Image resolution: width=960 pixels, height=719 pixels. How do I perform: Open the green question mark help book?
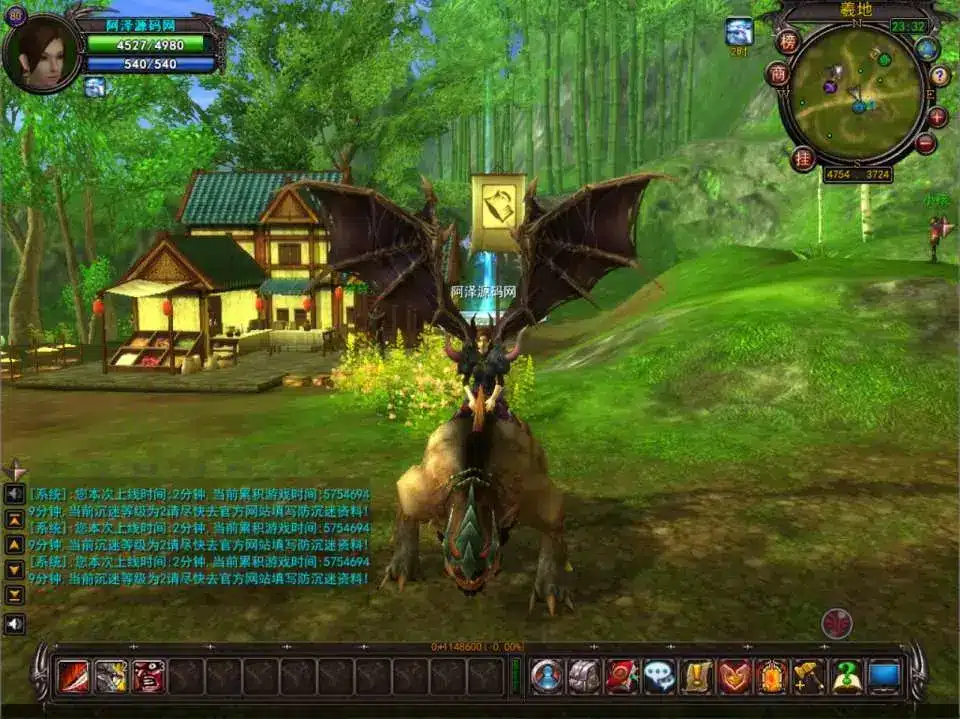(846, 676)
